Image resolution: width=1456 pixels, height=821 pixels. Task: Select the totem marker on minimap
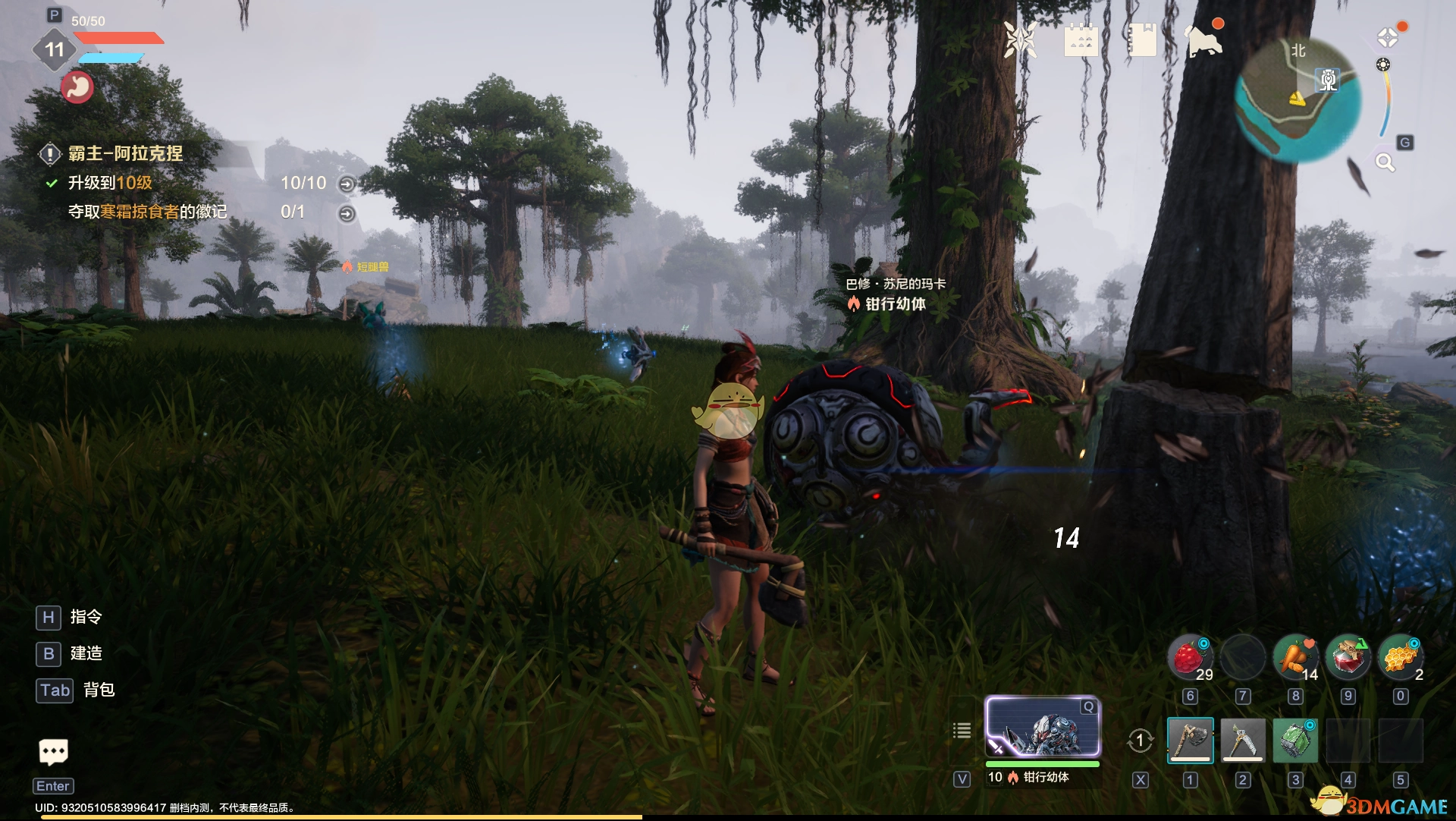tap(1328, 80)
